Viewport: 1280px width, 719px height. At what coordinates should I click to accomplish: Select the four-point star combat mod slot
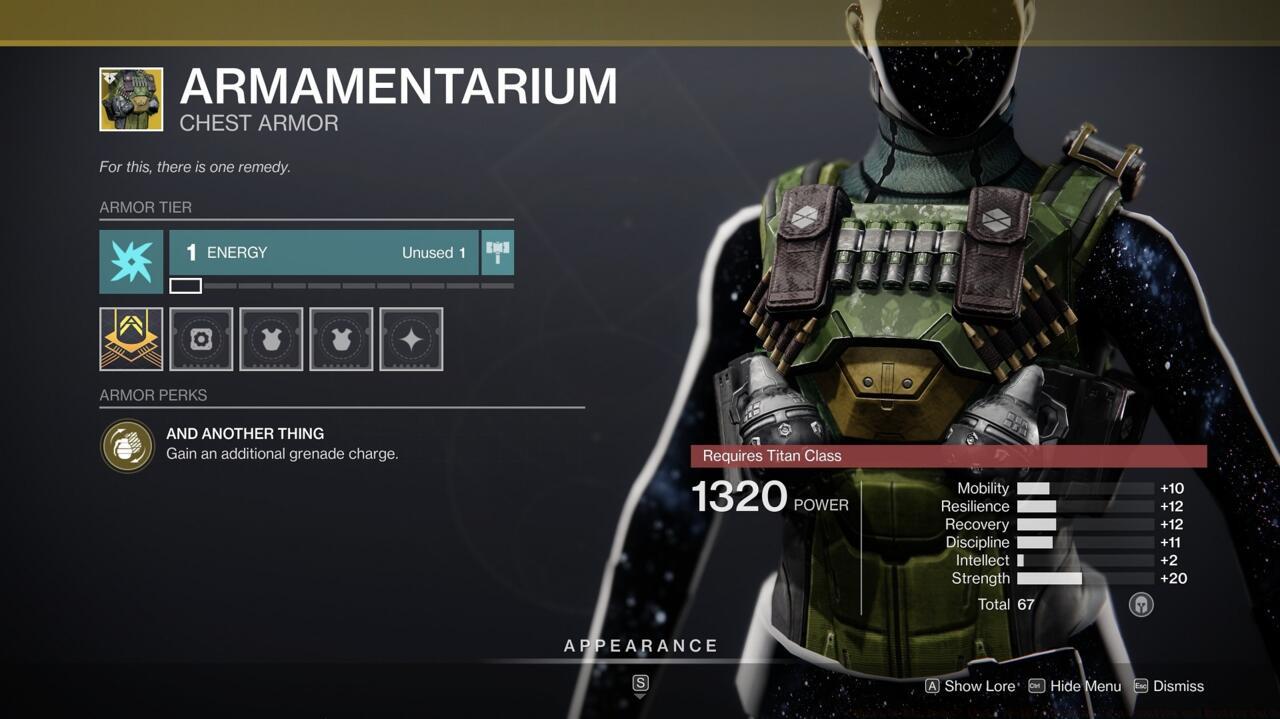411,339
